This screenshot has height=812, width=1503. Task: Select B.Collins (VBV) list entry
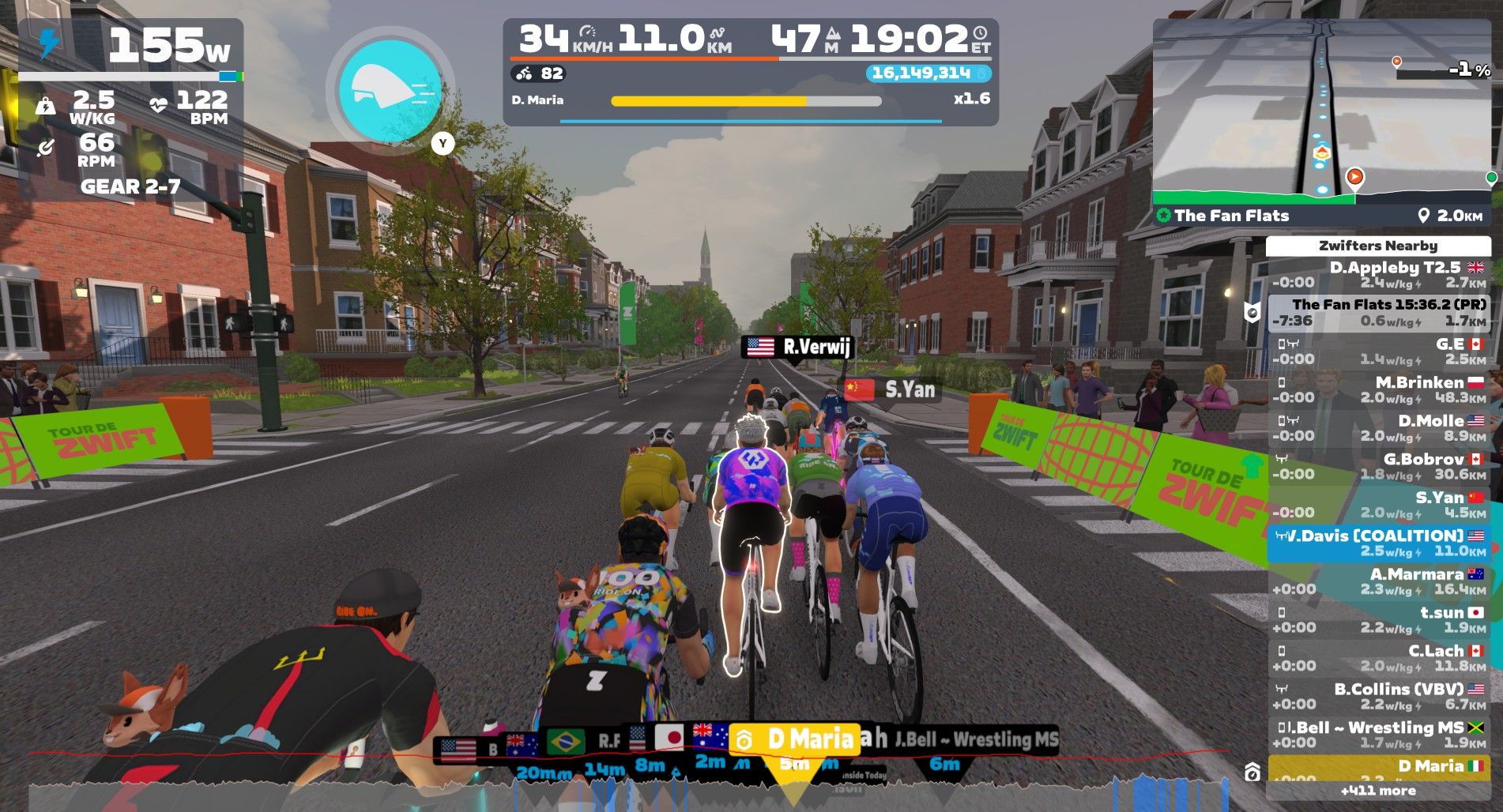1378,696
